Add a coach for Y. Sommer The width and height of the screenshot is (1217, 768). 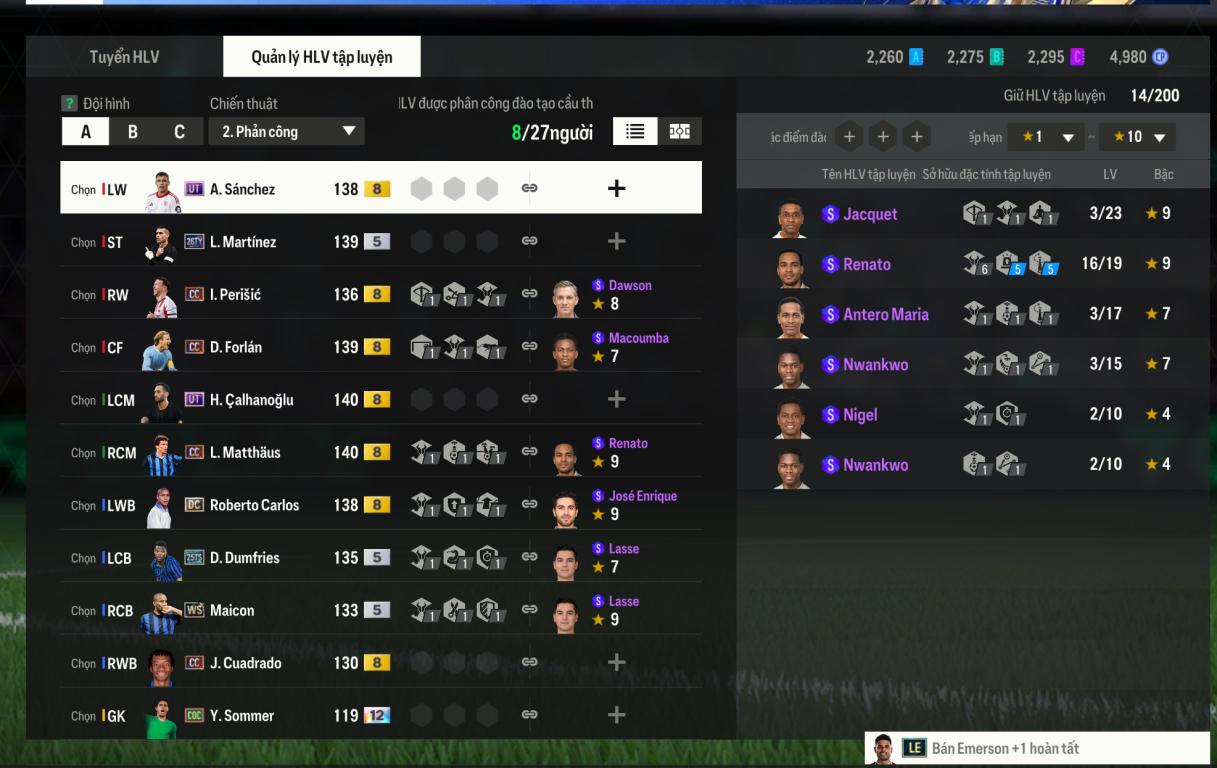[616, 715]
